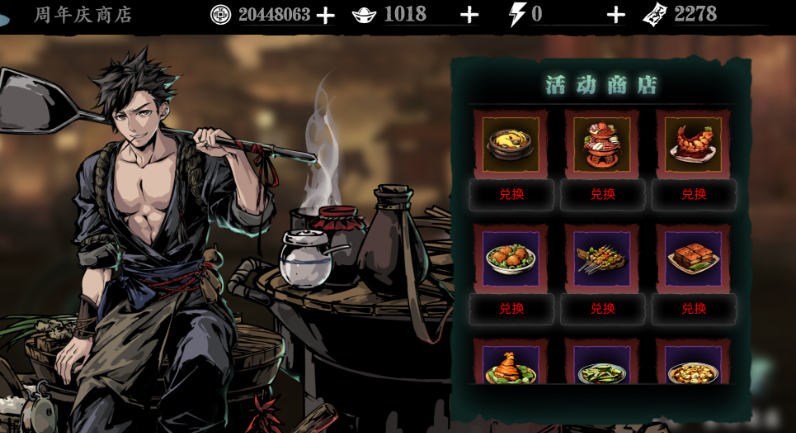Choose the orange garnished dish item
This screenshot has height=433, width=796.
pyautogui.click(x=511, y=365)
